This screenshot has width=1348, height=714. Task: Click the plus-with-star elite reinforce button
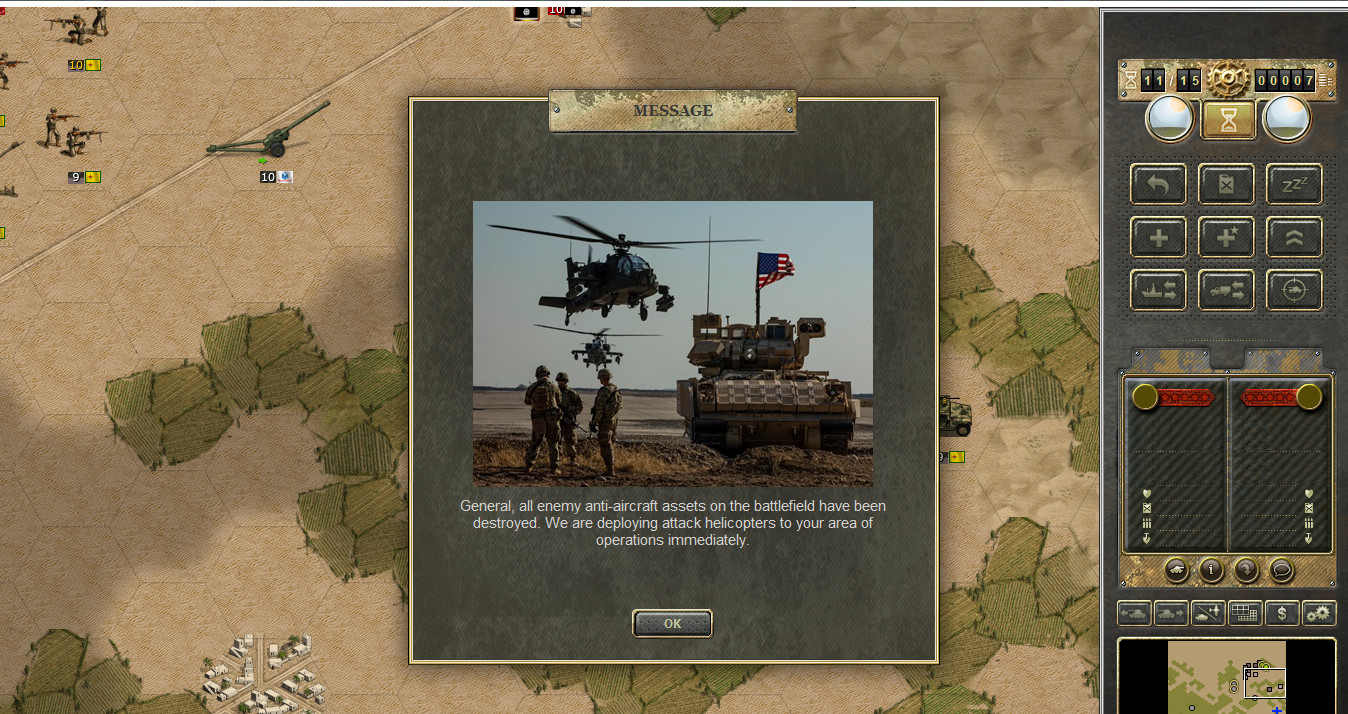pos(1226,237)
